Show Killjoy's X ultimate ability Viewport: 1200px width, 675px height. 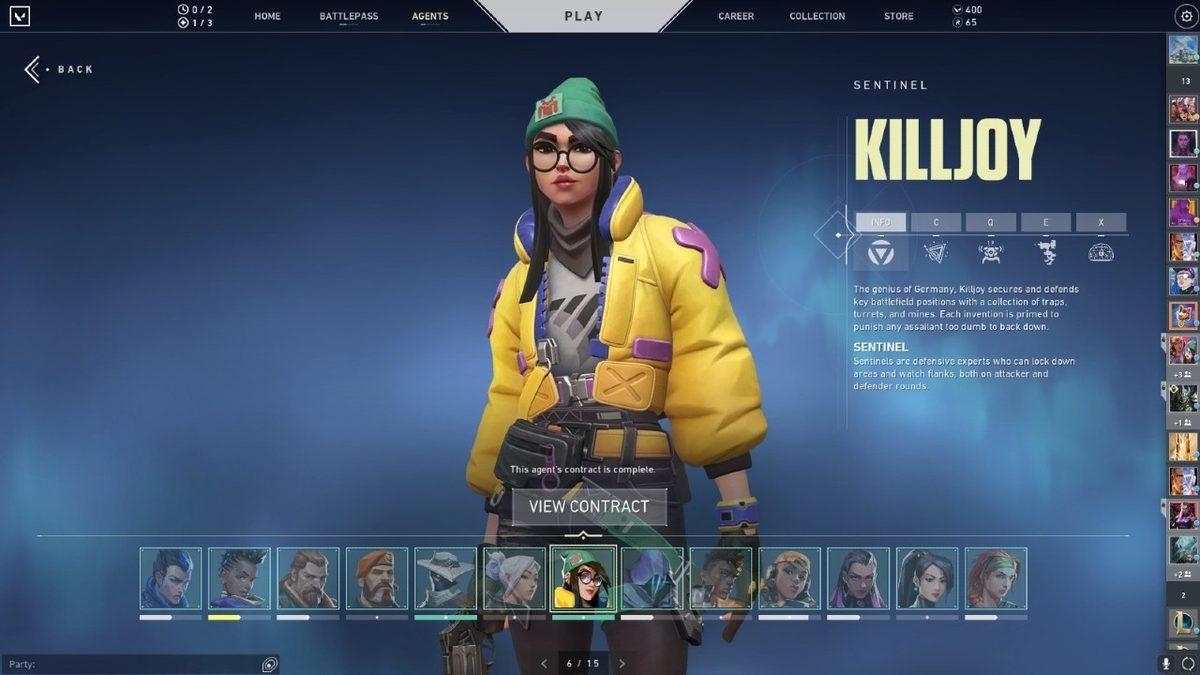(1101, 223)
